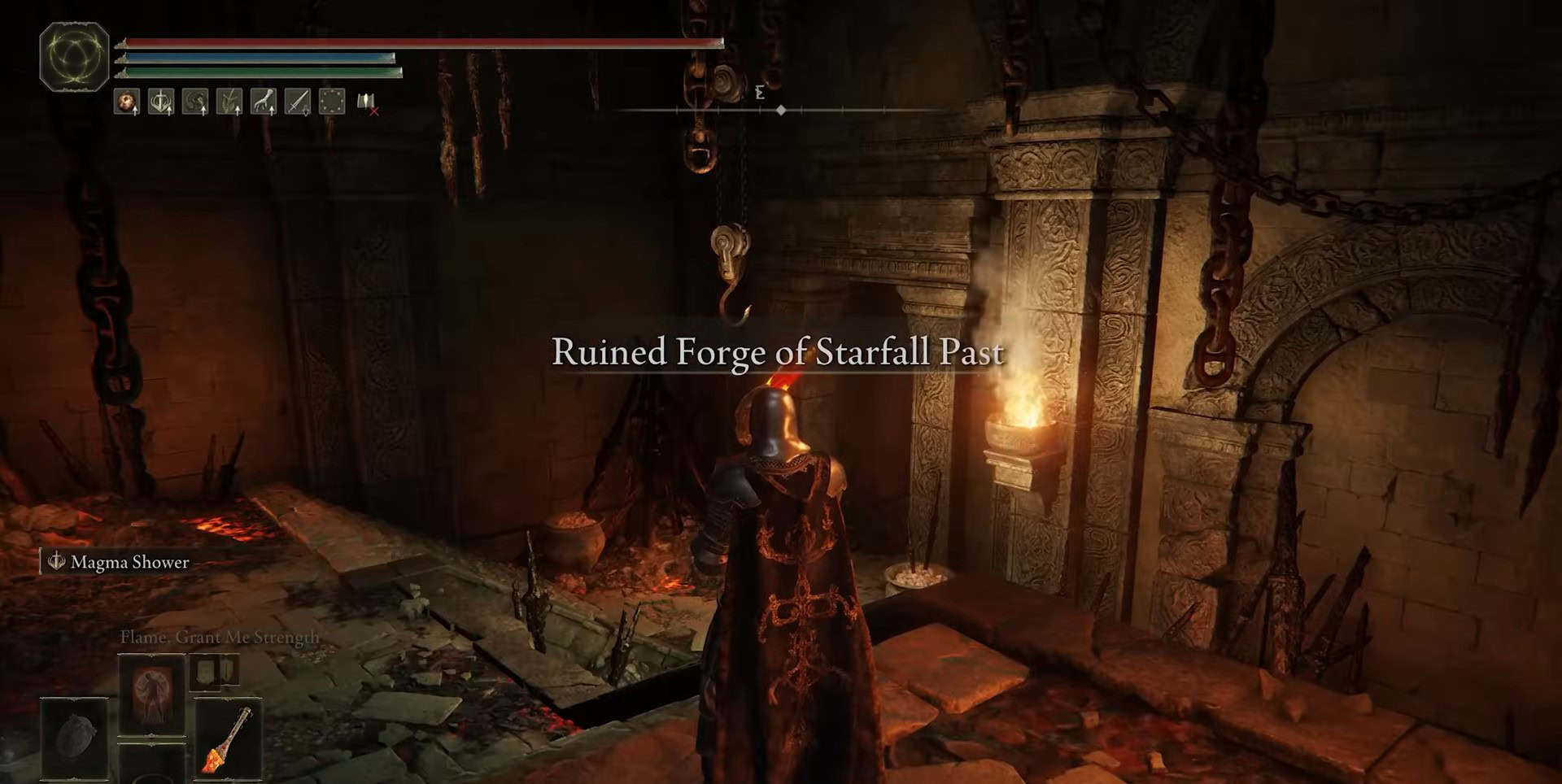This screenshot has width=1562, height=784.
Task: Click the dotted ring status icon
Action: [x=332, y=102]
